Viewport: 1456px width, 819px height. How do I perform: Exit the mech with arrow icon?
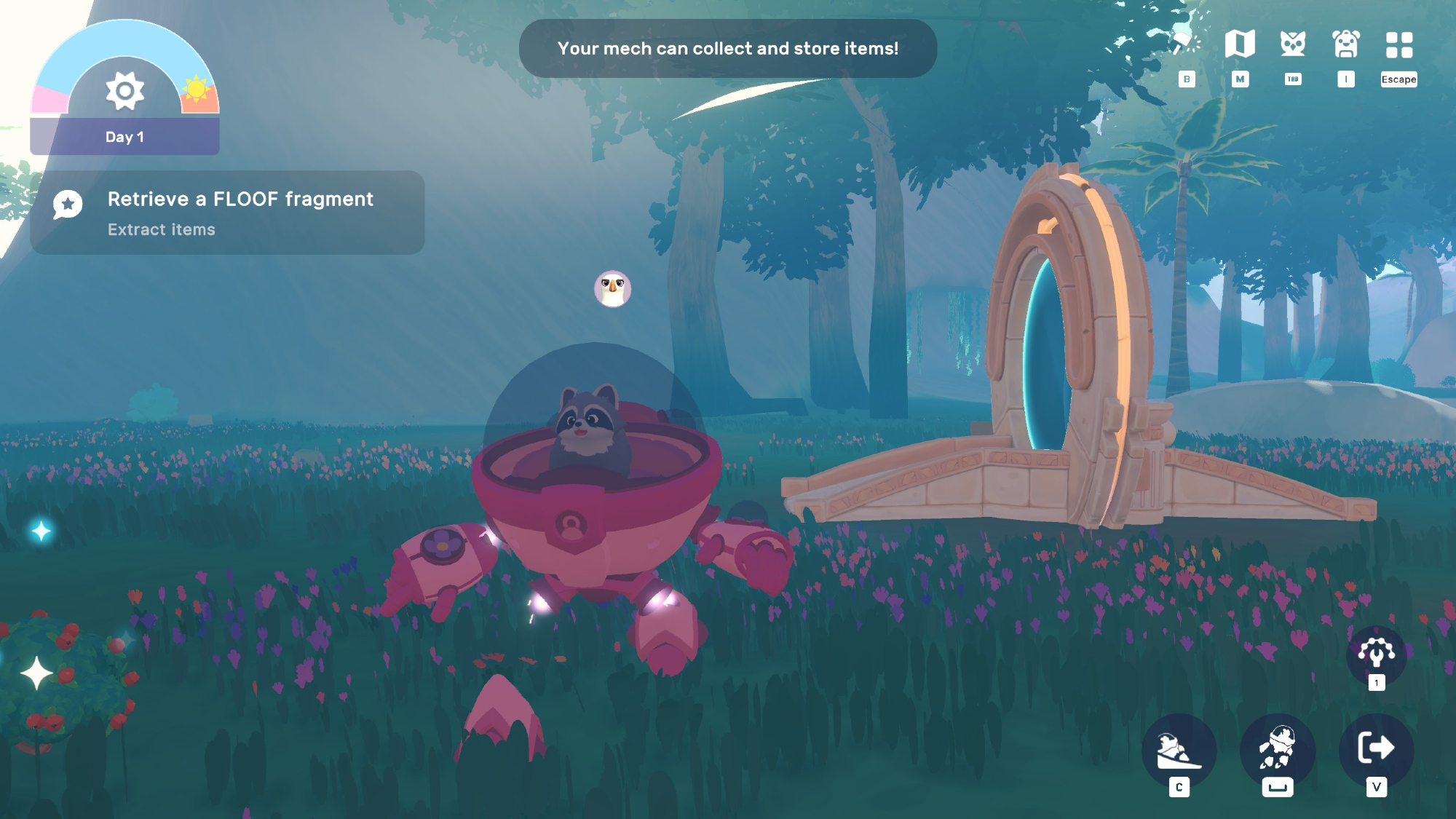[1376, 748]
